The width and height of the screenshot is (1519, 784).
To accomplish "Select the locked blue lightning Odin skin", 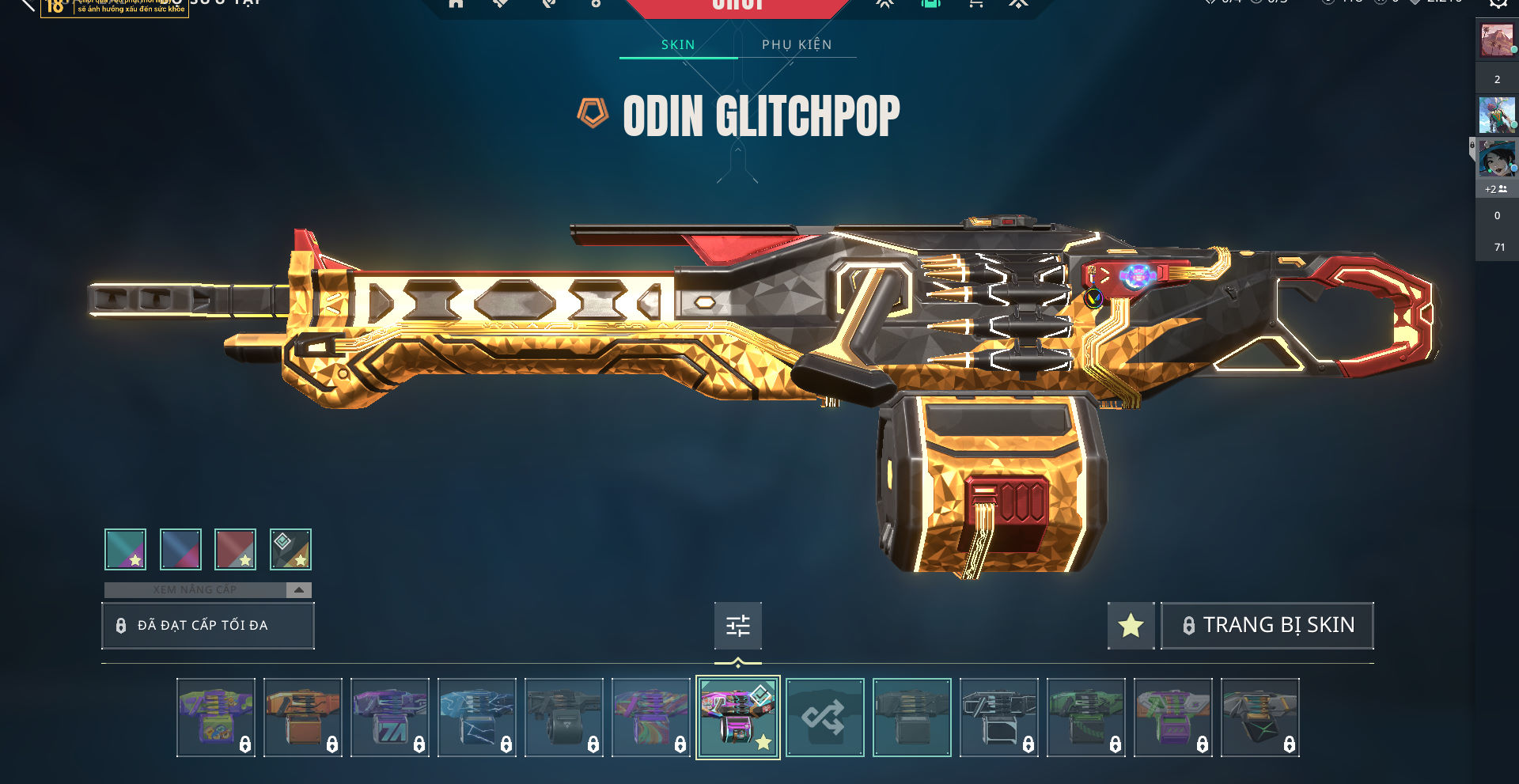I will [477, 718].
